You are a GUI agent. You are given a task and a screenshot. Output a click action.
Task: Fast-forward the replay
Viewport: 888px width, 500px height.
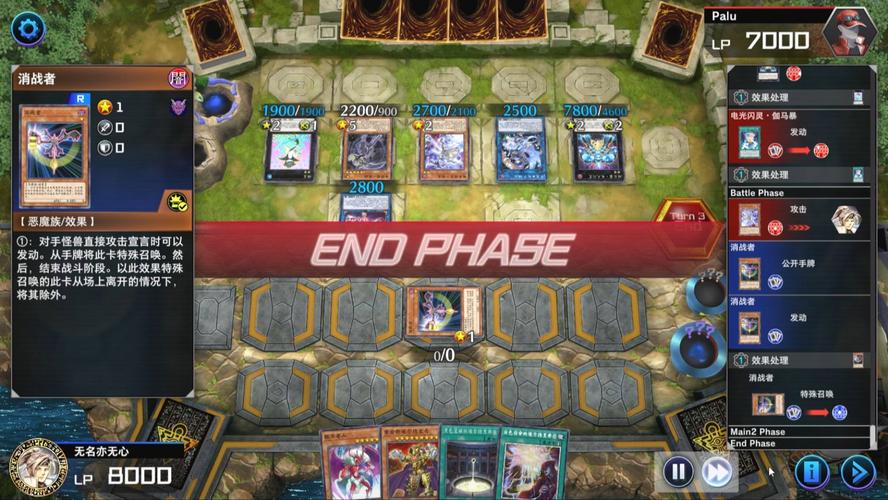pos(717,471)
